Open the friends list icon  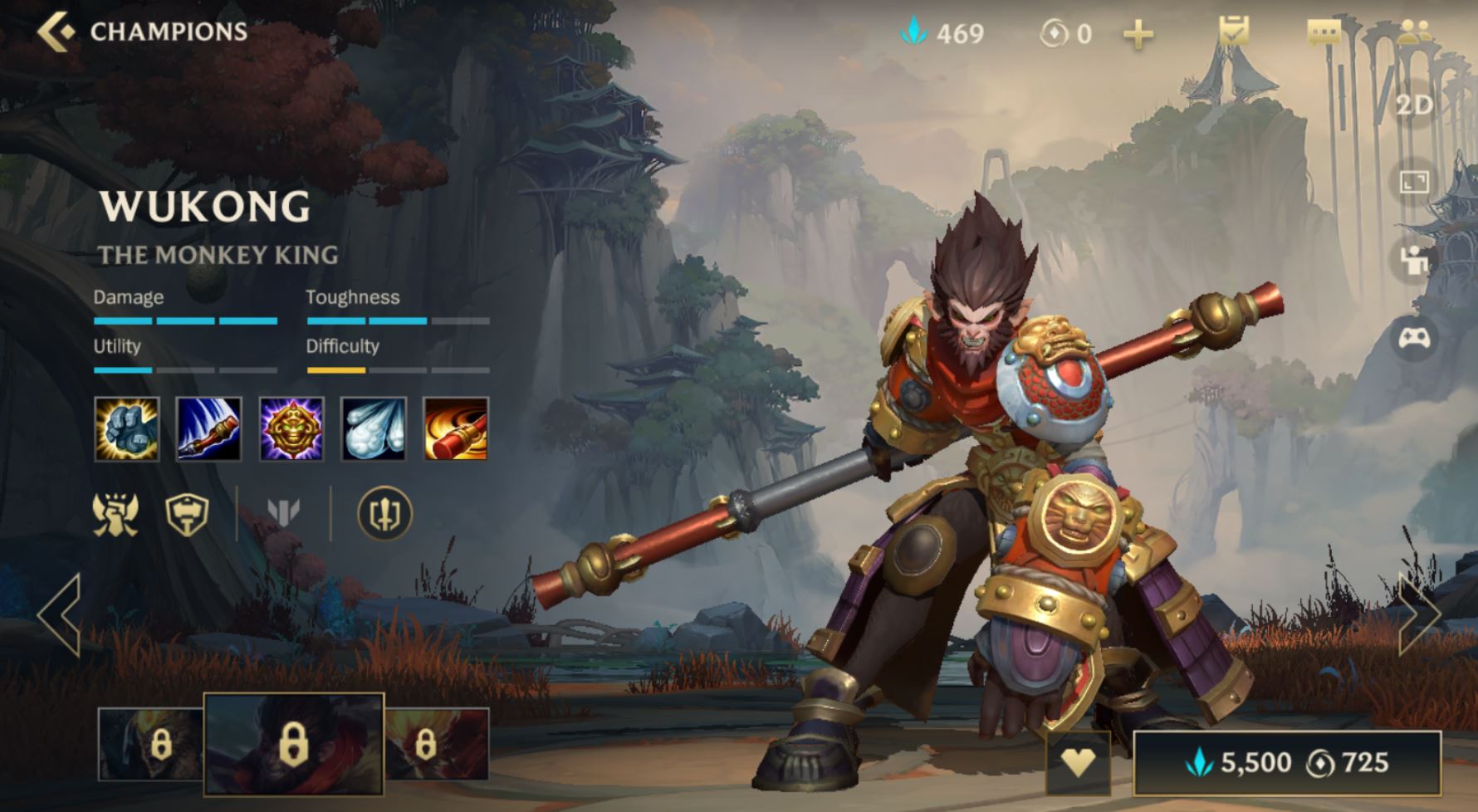pos(1414,33)
